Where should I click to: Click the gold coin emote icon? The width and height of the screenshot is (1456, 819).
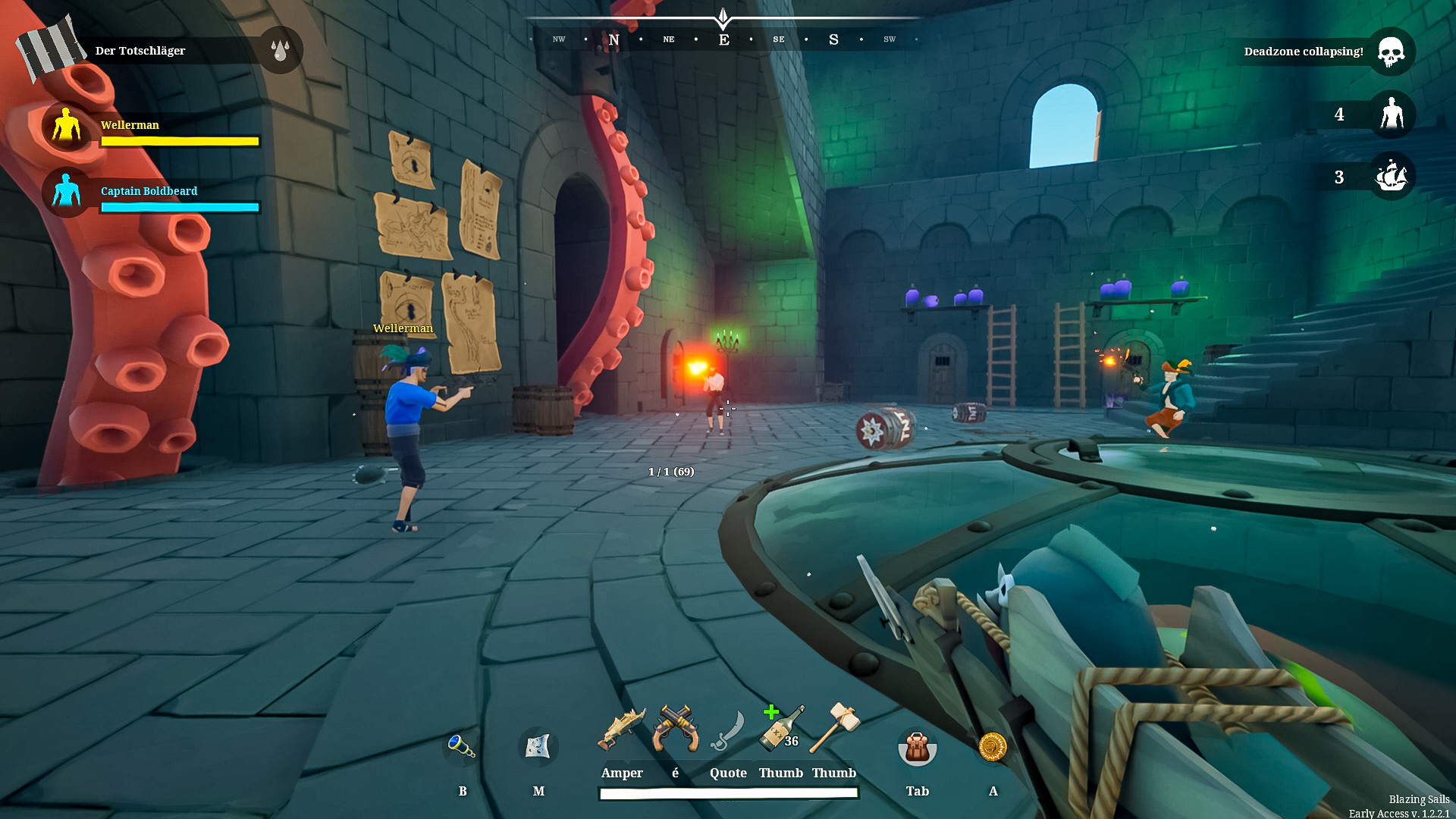pos(993,747)
